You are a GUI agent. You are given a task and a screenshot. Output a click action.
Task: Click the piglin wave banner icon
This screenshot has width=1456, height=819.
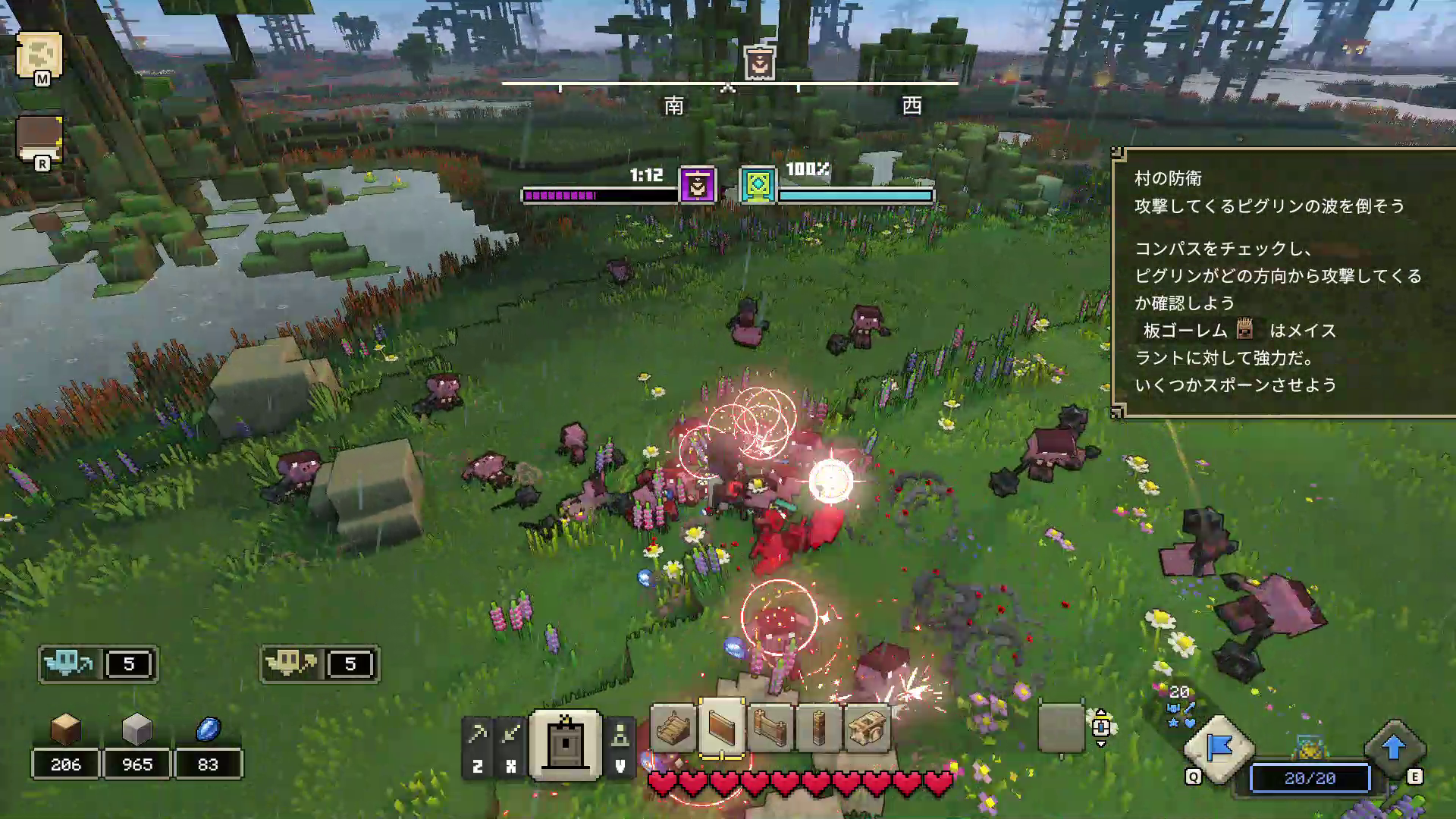[698, 185]
